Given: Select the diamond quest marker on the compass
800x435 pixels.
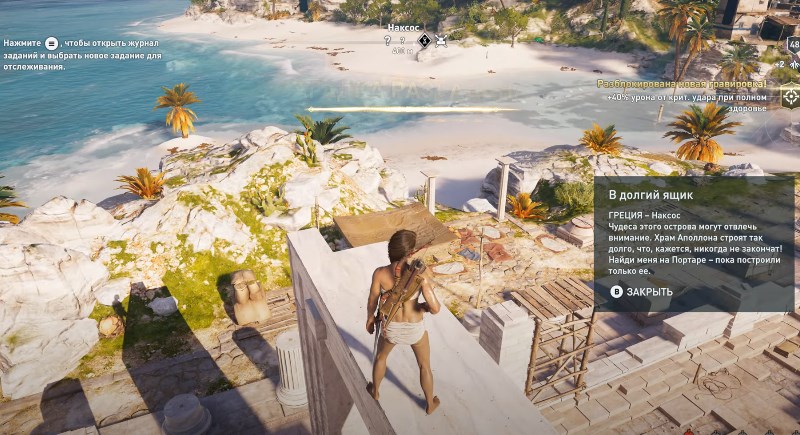Looking at the screenshot, I should point(424,41).
